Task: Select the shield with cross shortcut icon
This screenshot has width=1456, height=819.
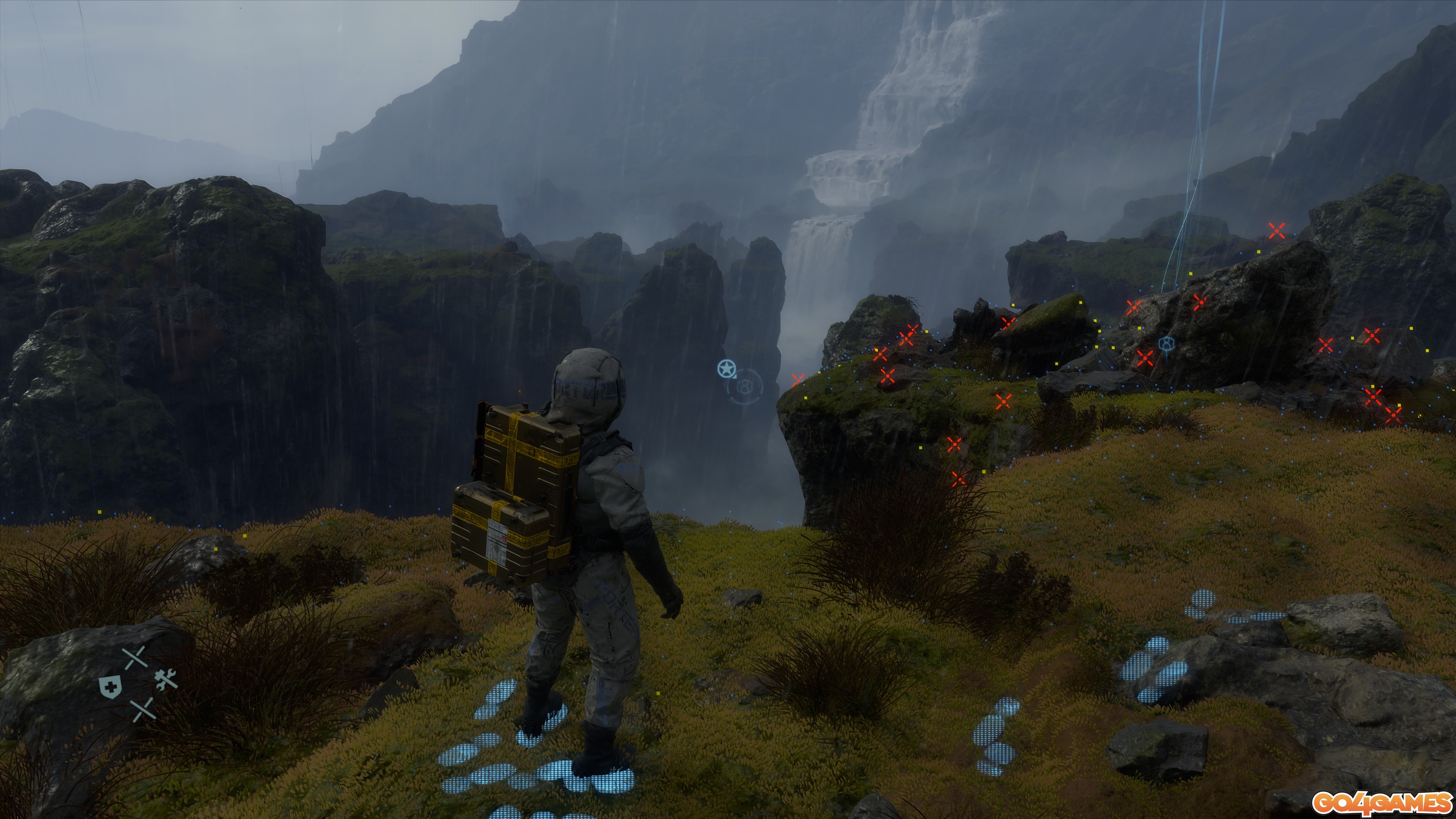Action: tap(110, 687)
